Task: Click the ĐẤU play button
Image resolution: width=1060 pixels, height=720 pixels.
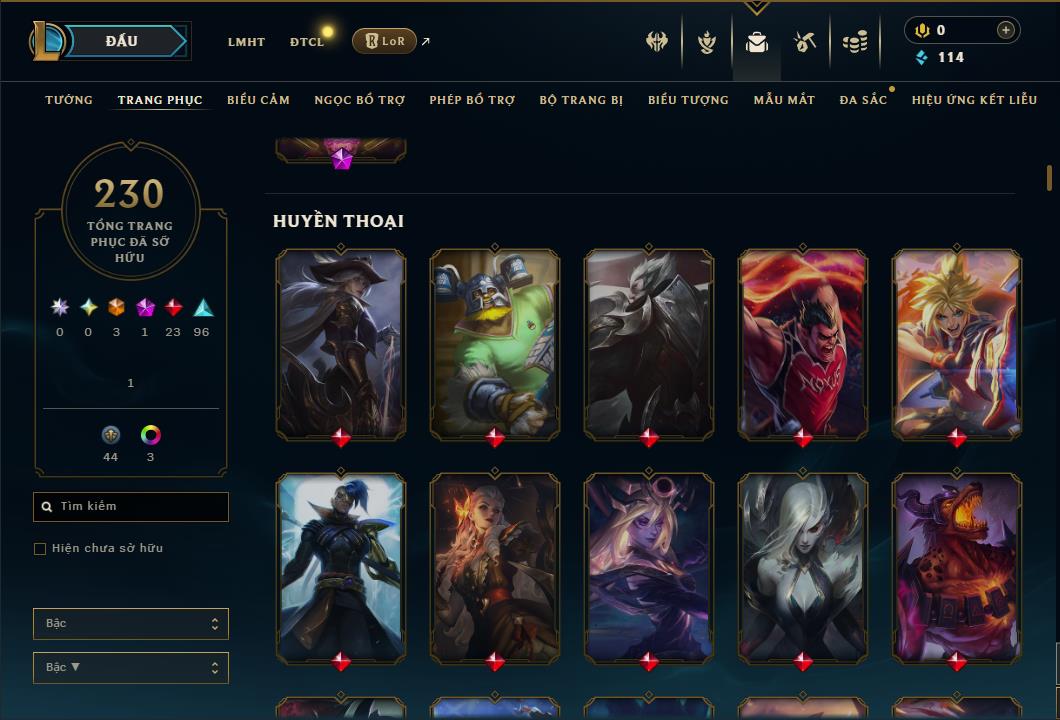Action: click(122, 41)
